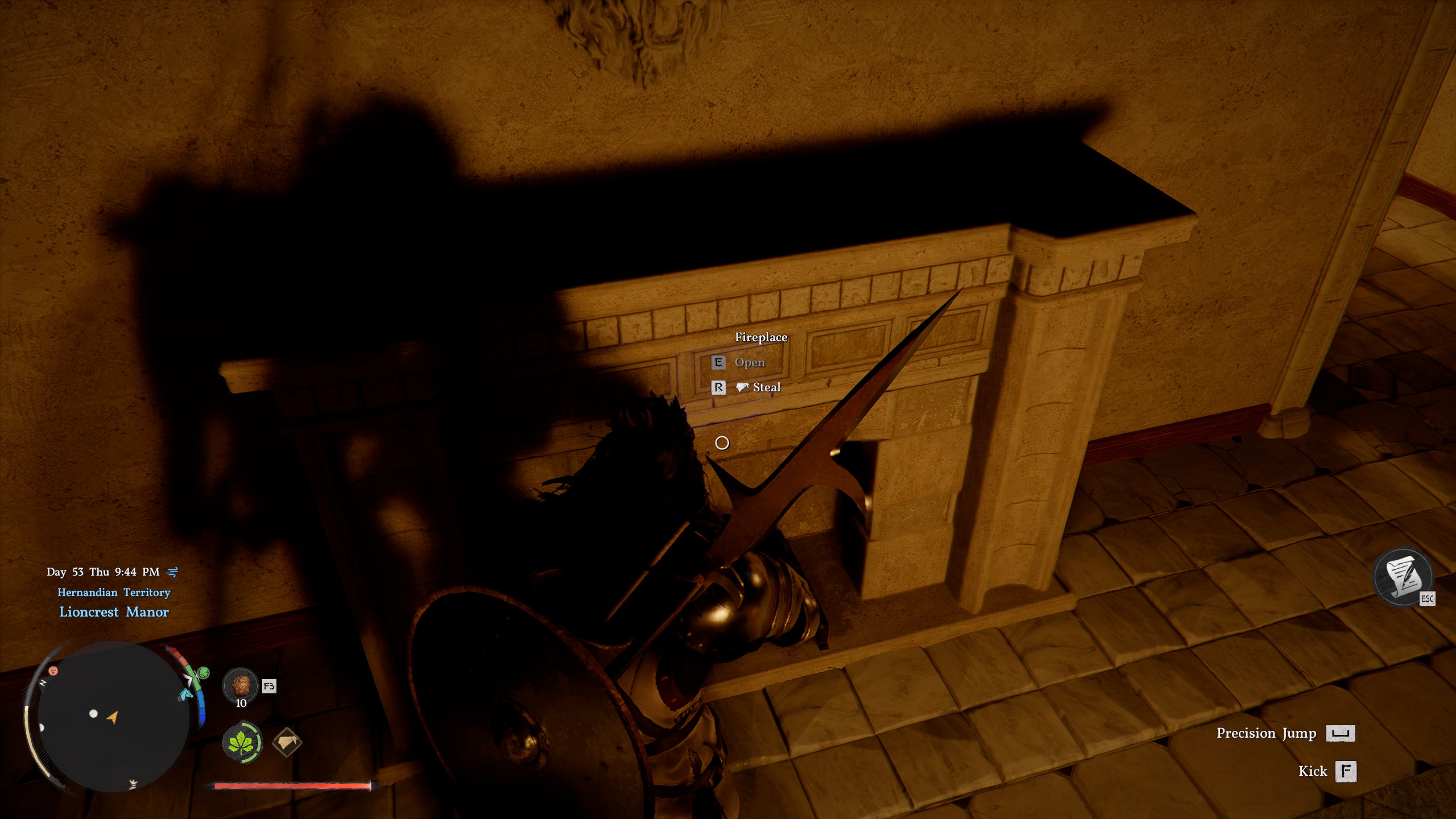
Task: Select the green pawn portrait on the minimap edge
Action: point(204,673)
